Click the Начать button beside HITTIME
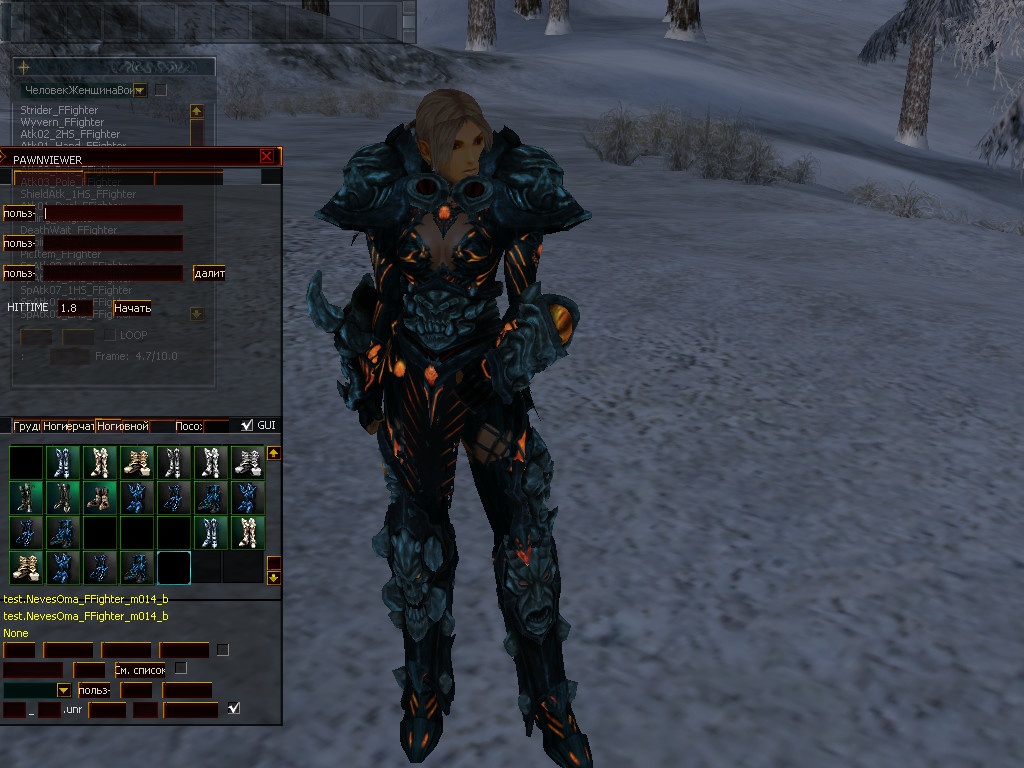 point(132,308)
